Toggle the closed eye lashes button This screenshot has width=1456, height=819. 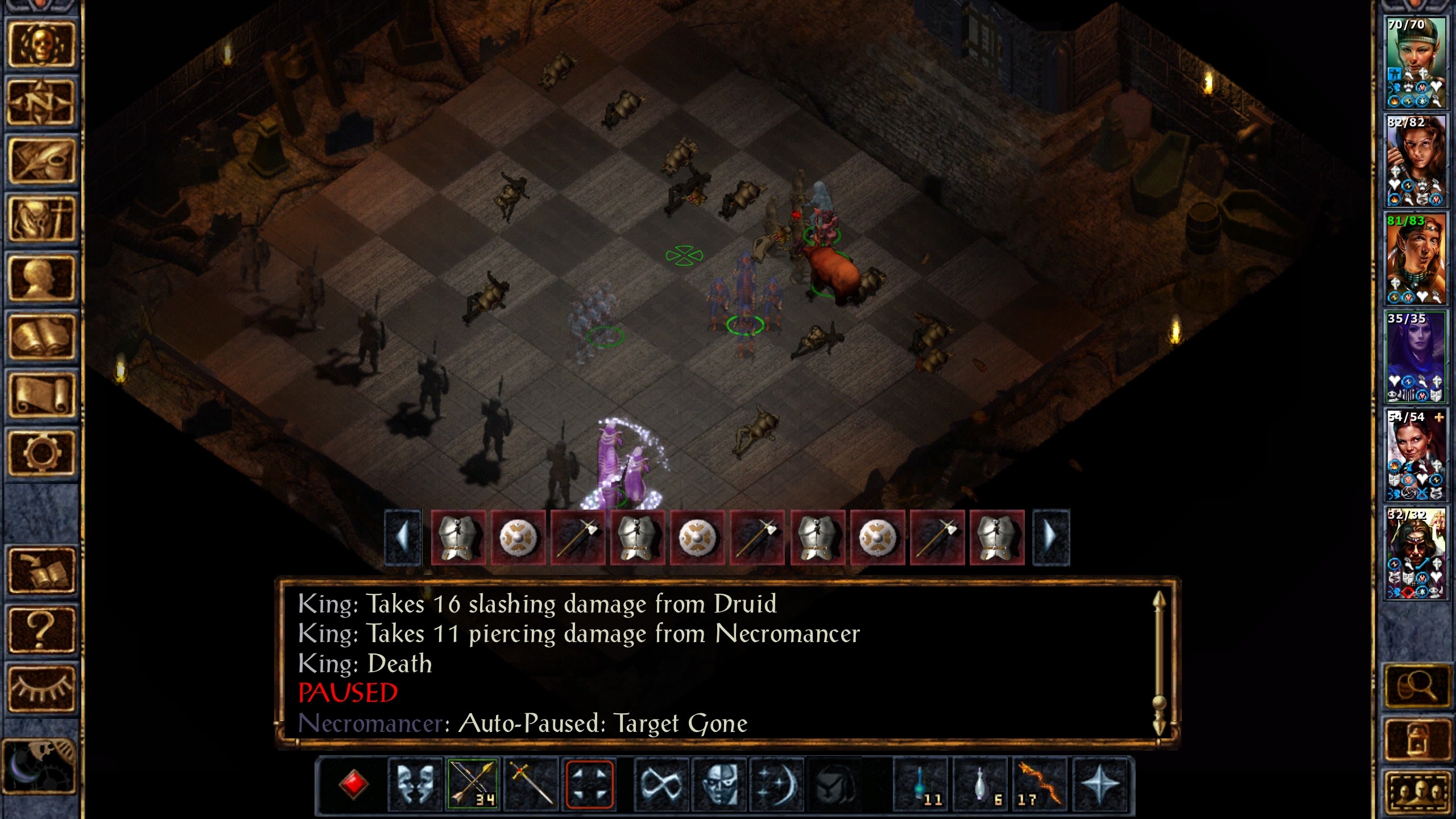coord(41,688)
